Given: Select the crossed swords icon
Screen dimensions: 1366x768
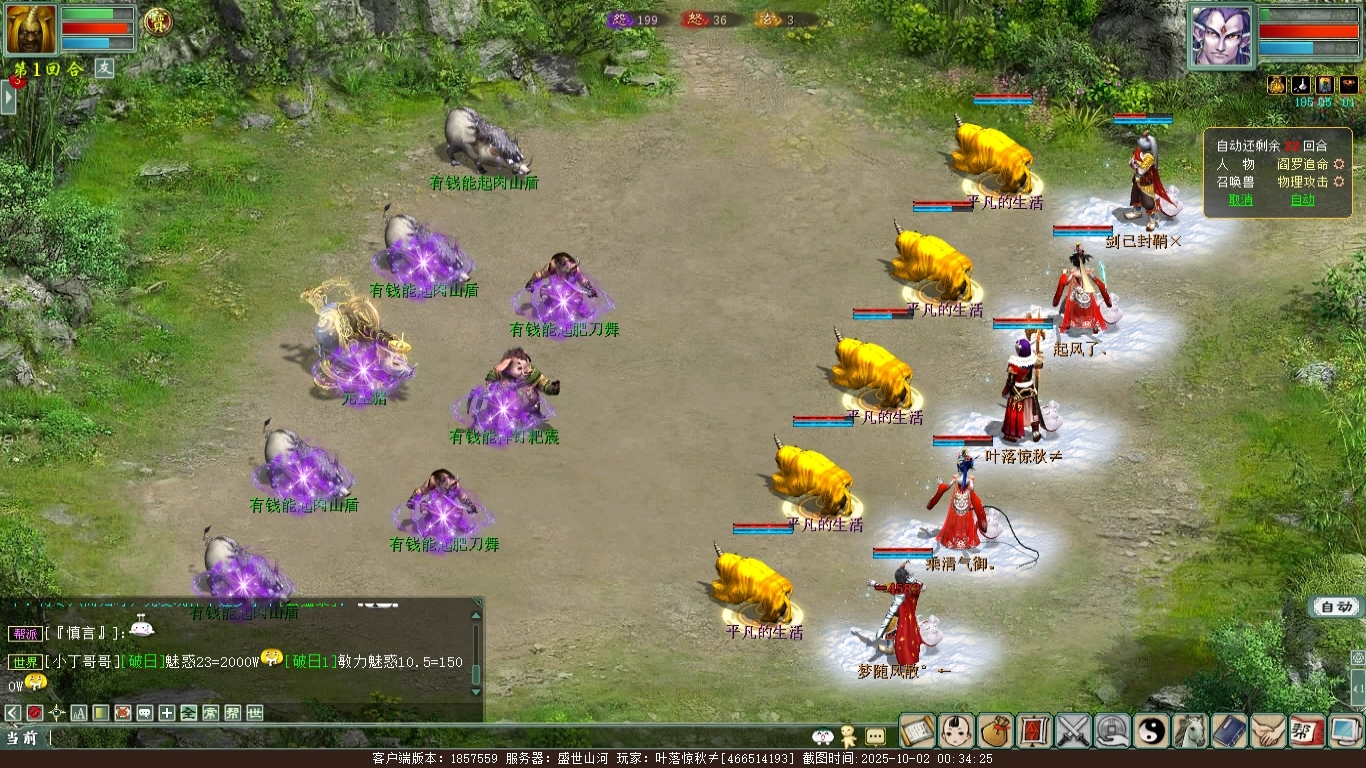Looking at the screenshot, I should [x=1074, y=731].
